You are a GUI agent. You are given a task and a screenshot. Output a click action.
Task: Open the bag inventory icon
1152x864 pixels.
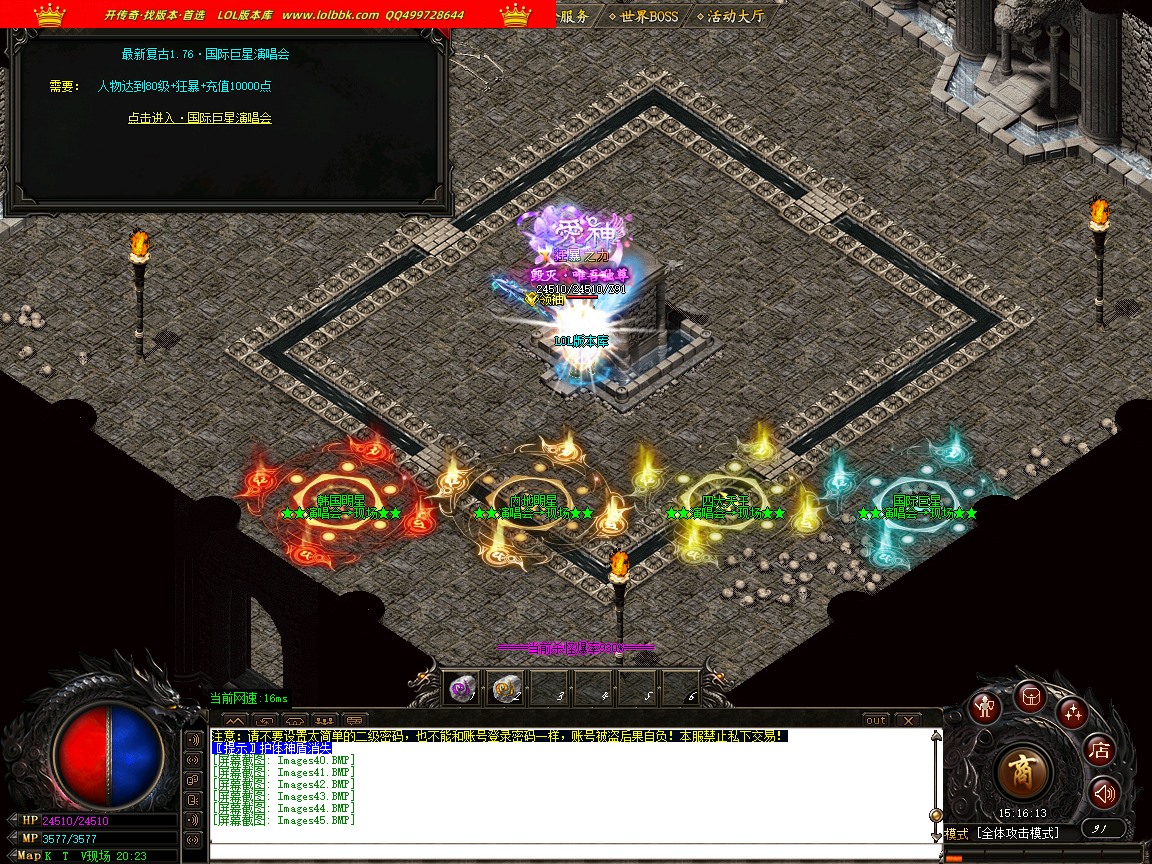[x=1030, y=696]
